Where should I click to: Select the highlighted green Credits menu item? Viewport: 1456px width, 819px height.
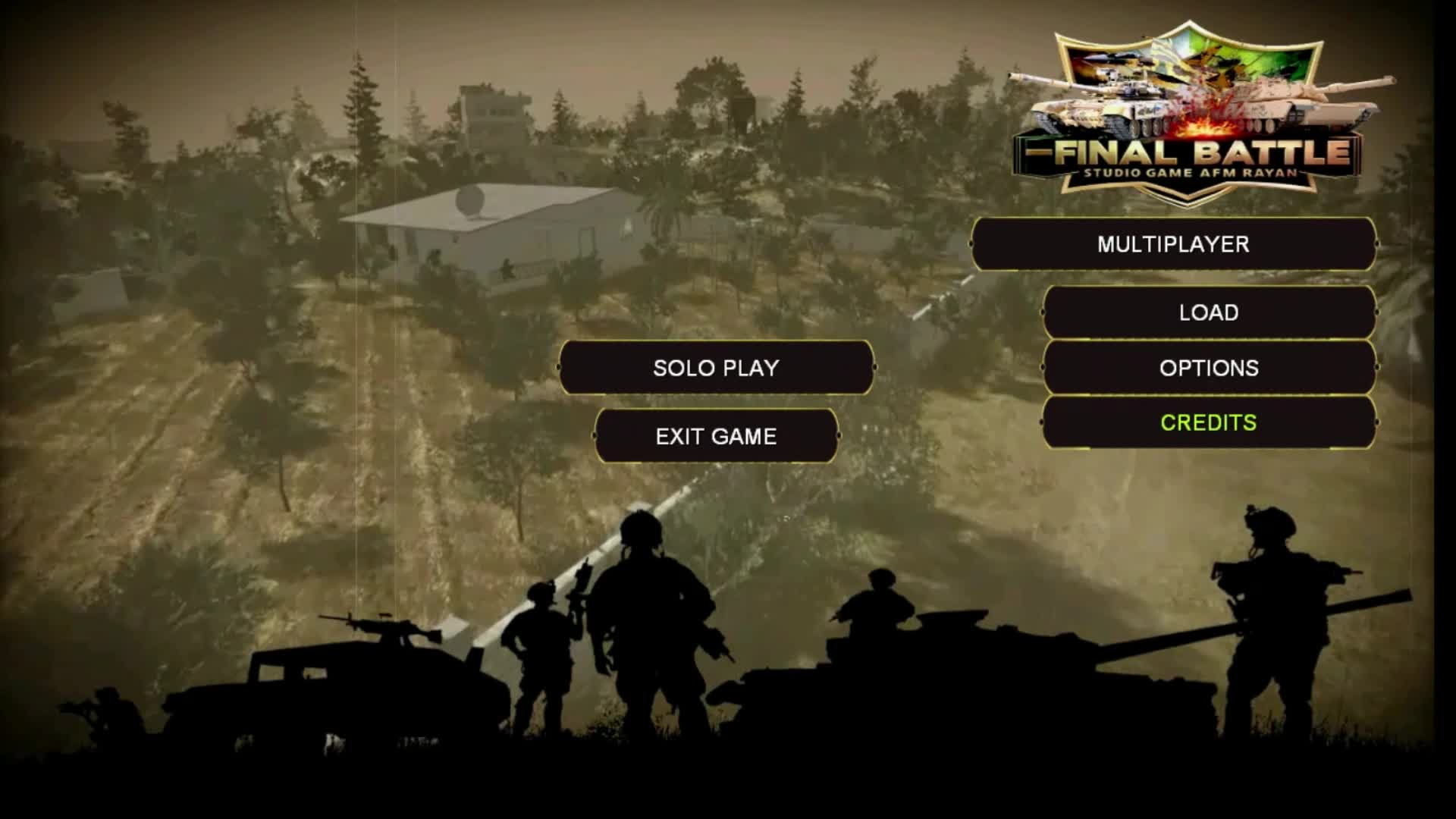click(1210, 423)
